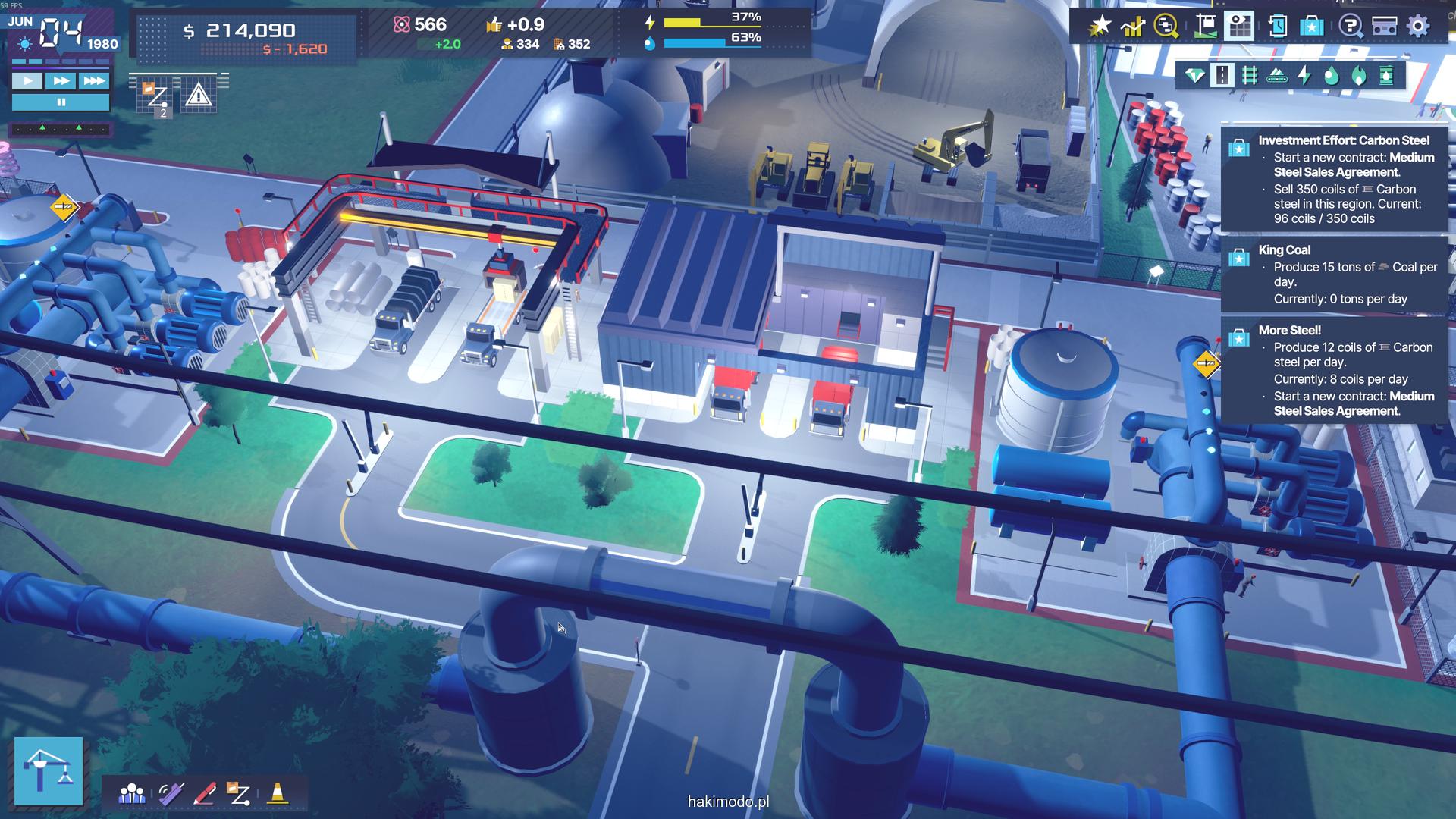Toggle the eye grid overlay view
Image resolution: width=1456 pixels, height=819 pixels.
(x=1240, y=27)
